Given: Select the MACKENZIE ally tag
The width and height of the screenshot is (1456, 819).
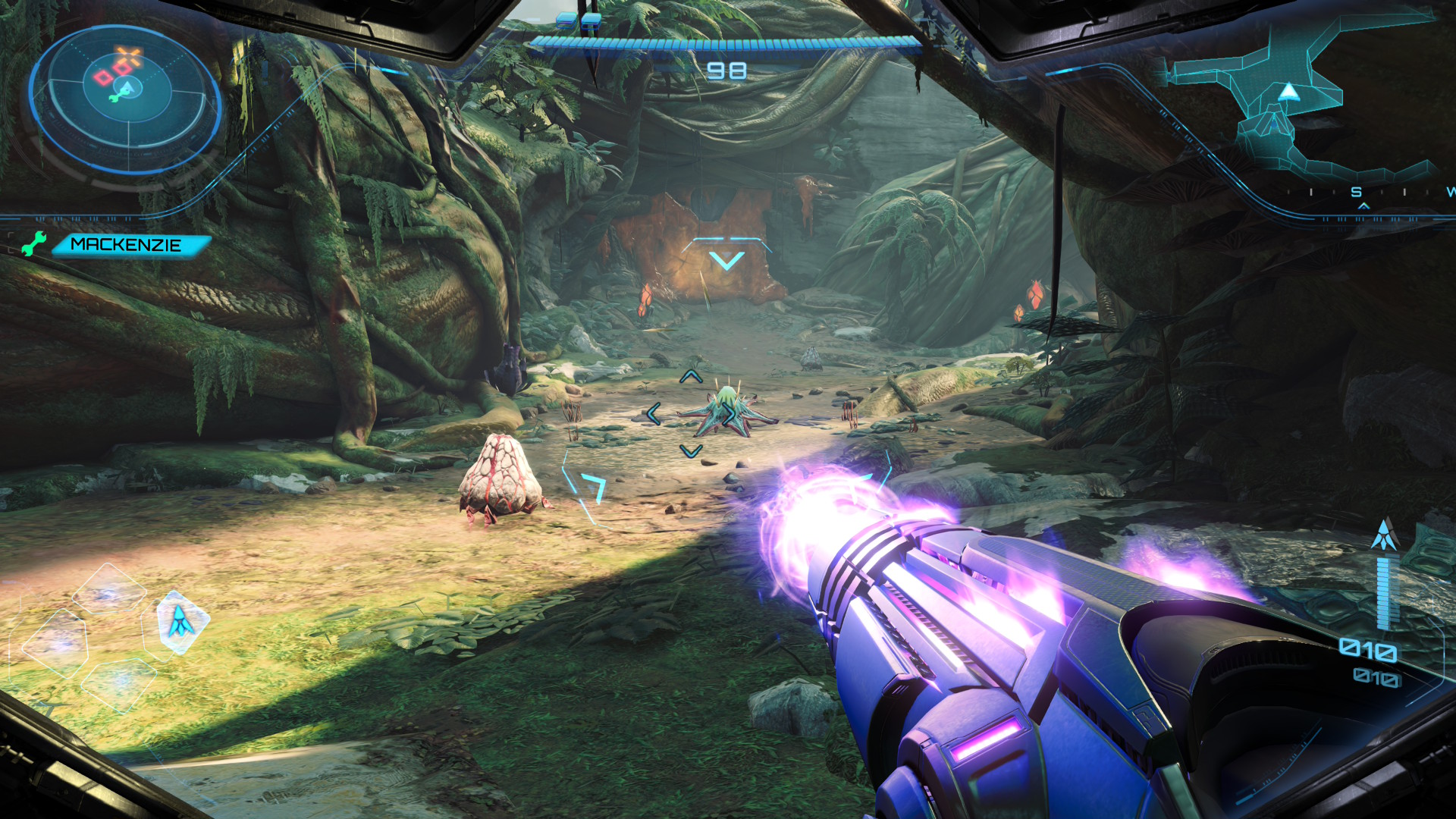Looking at the screenshot, I should click(128, 245).
